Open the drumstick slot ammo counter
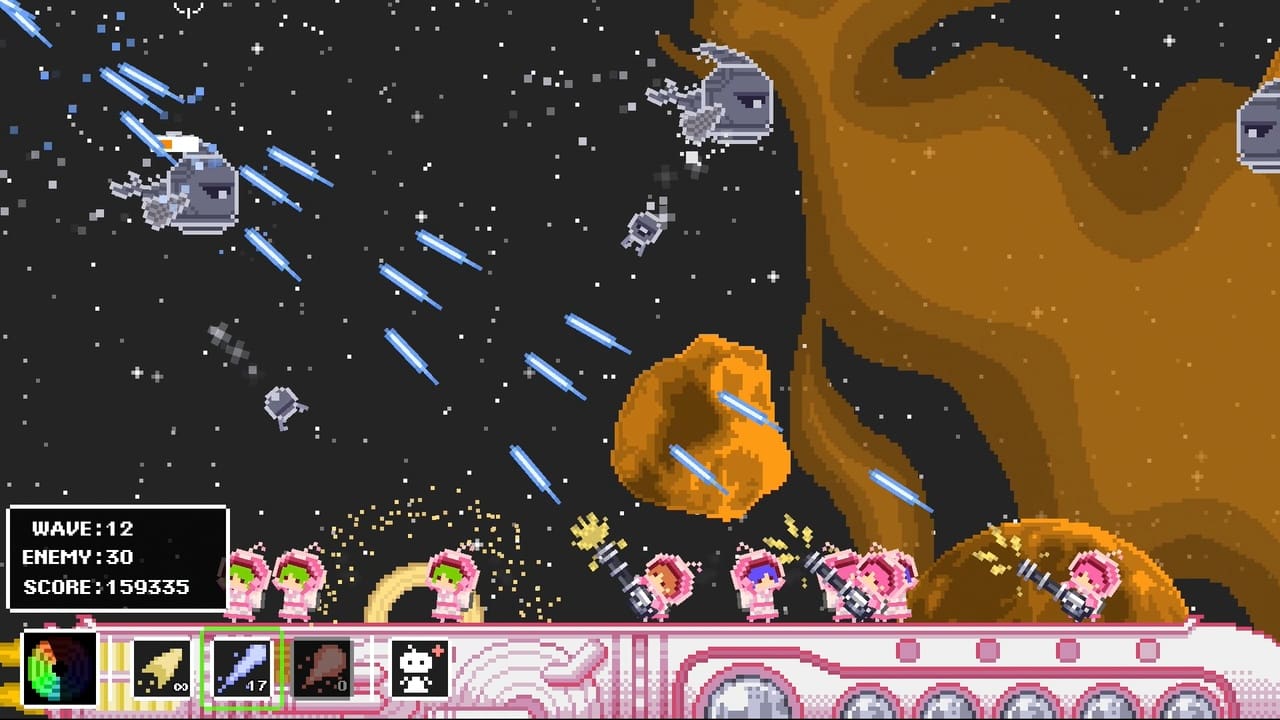 [x=343, y=683]
